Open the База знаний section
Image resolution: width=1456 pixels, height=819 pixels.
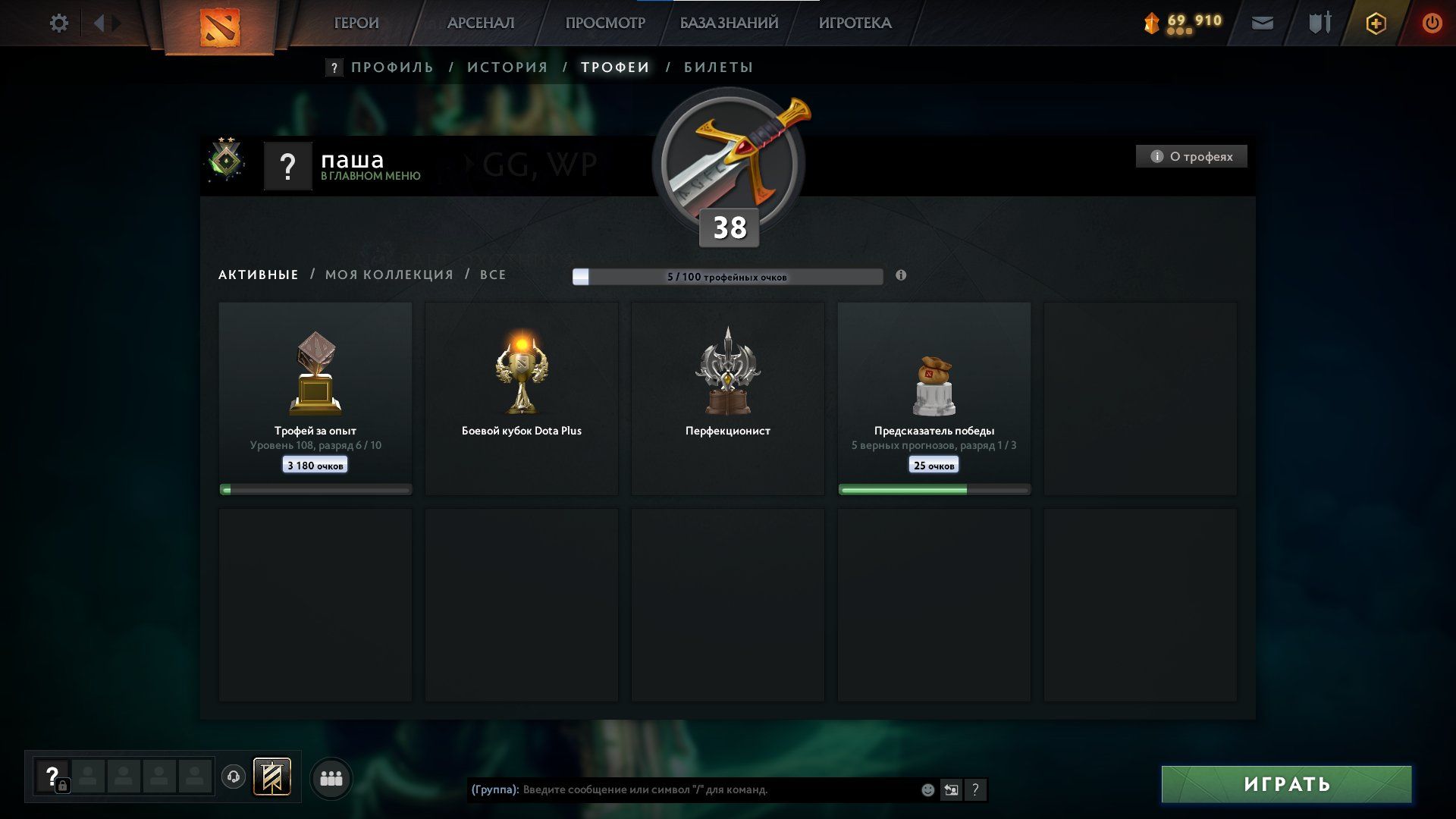(x=729, y=24)
